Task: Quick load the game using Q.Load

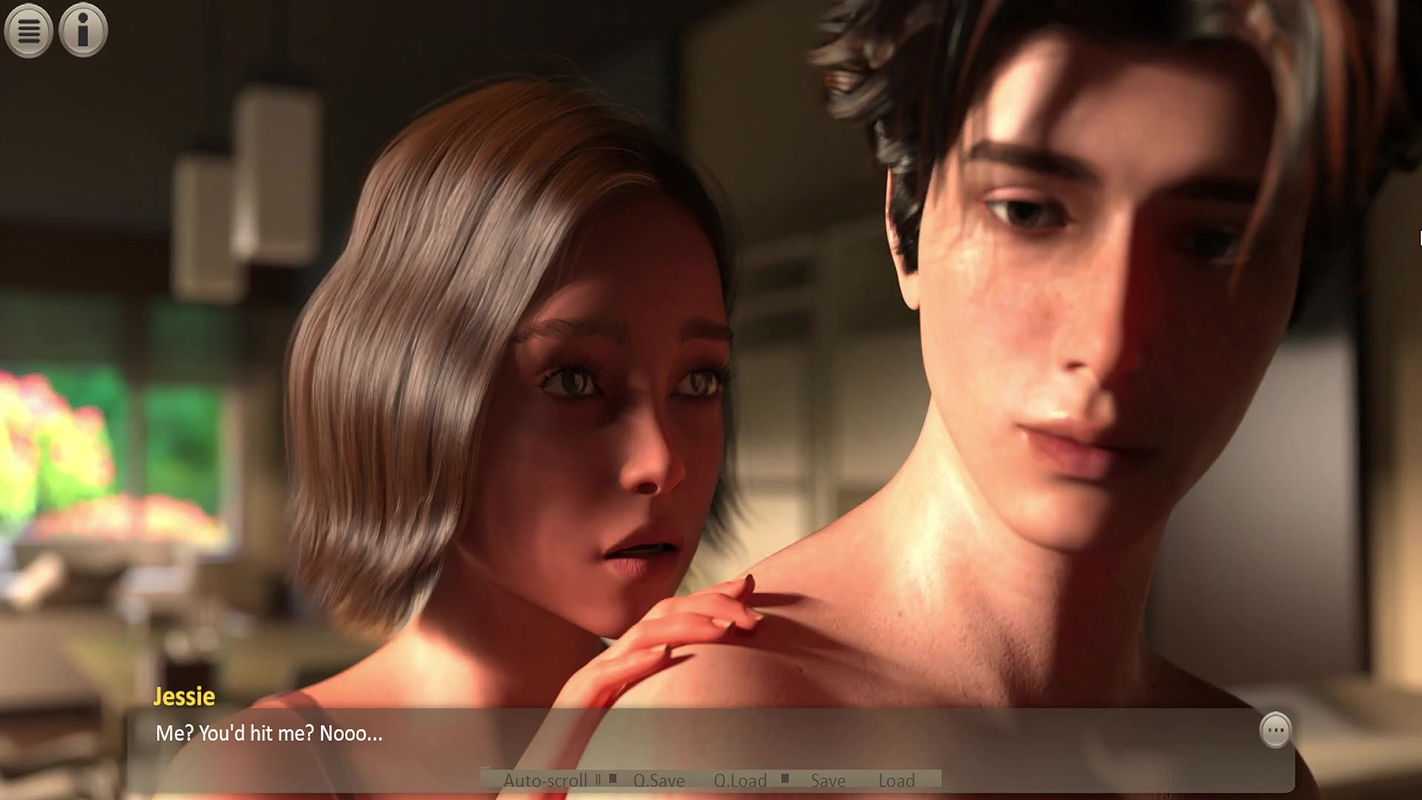Action: pos(741,780)
